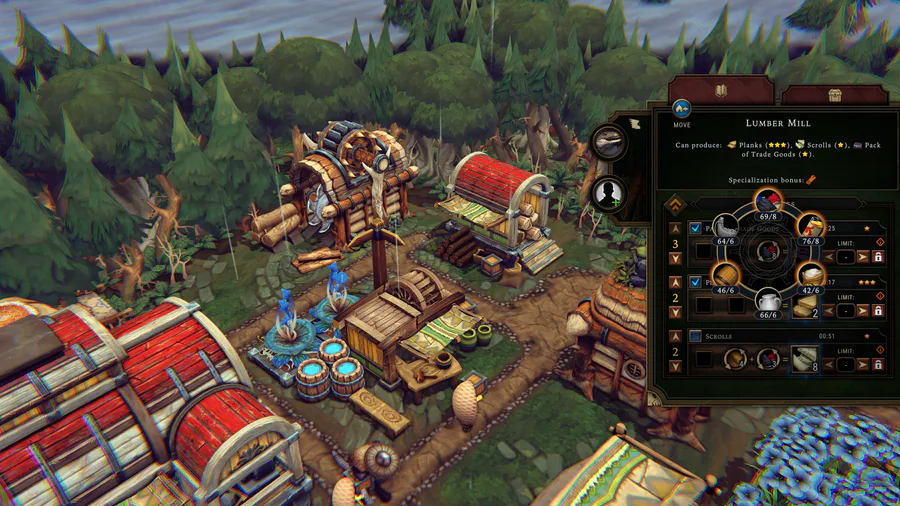Raise the Scrolls recipe priority
The height and width of the screenshot is (506, 900).
coord(675,337)
